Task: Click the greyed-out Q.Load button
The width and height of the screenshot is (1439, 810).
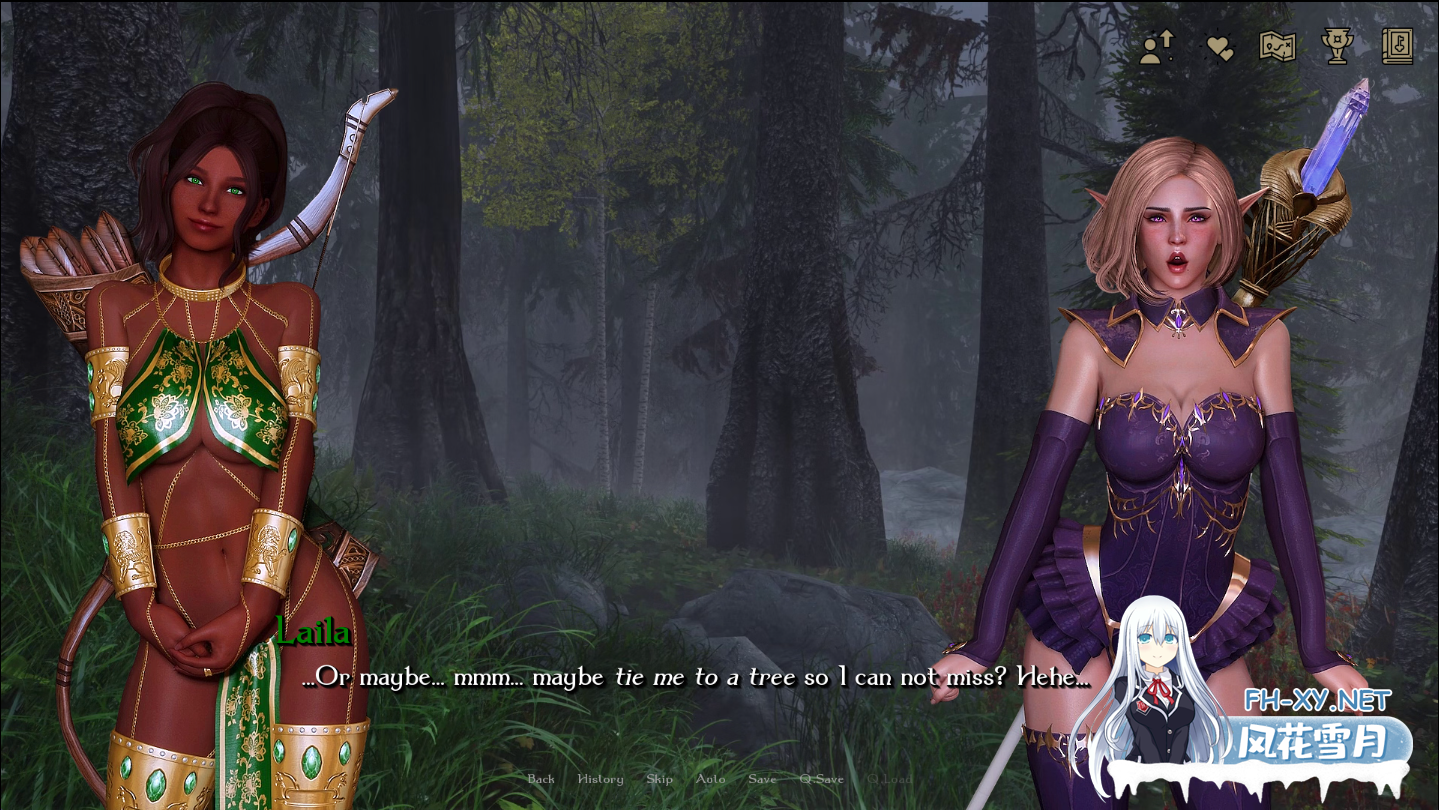Action: click(889, 779)
